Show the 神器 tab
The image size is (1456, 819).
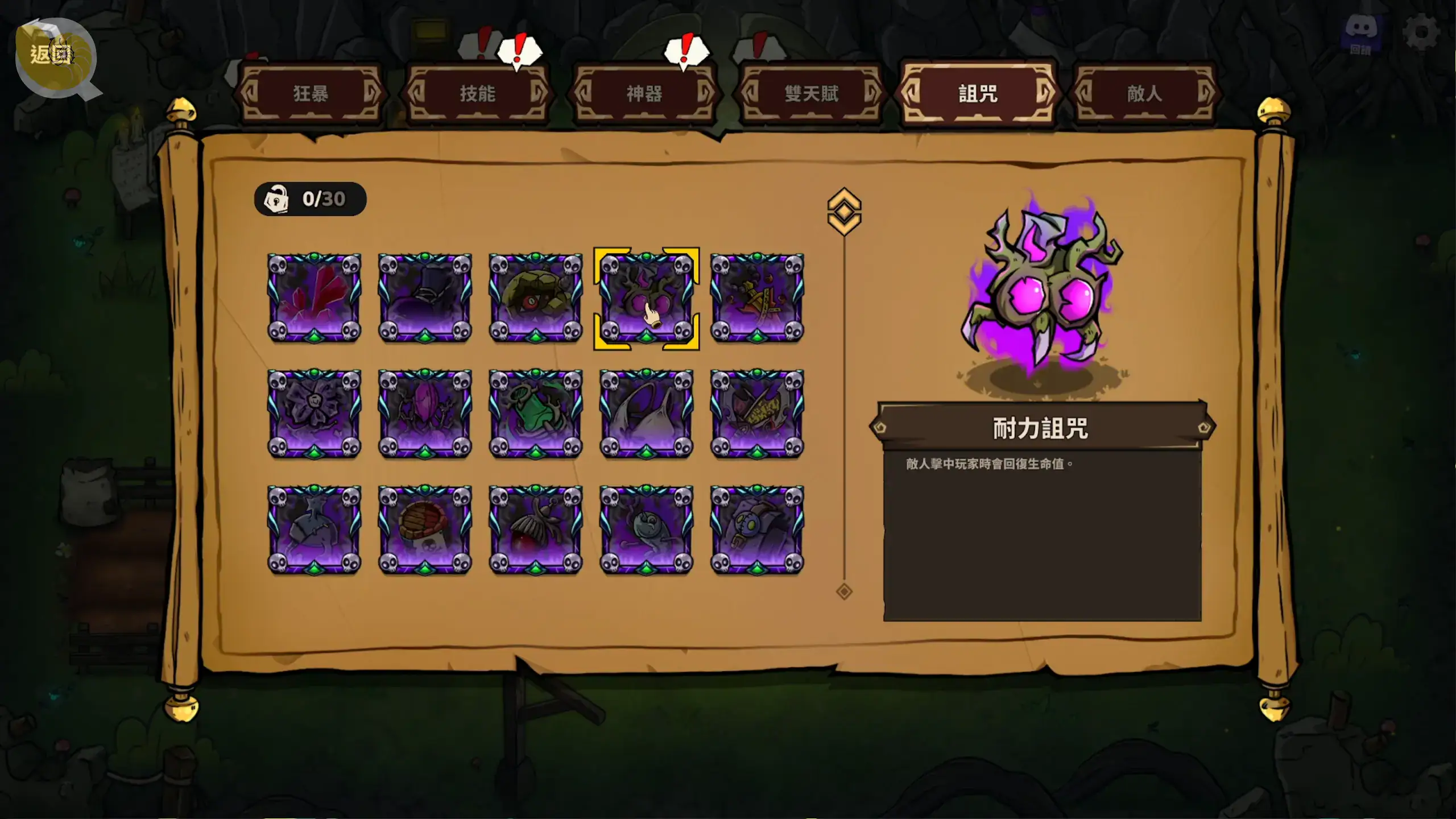[x=644, y=94]
